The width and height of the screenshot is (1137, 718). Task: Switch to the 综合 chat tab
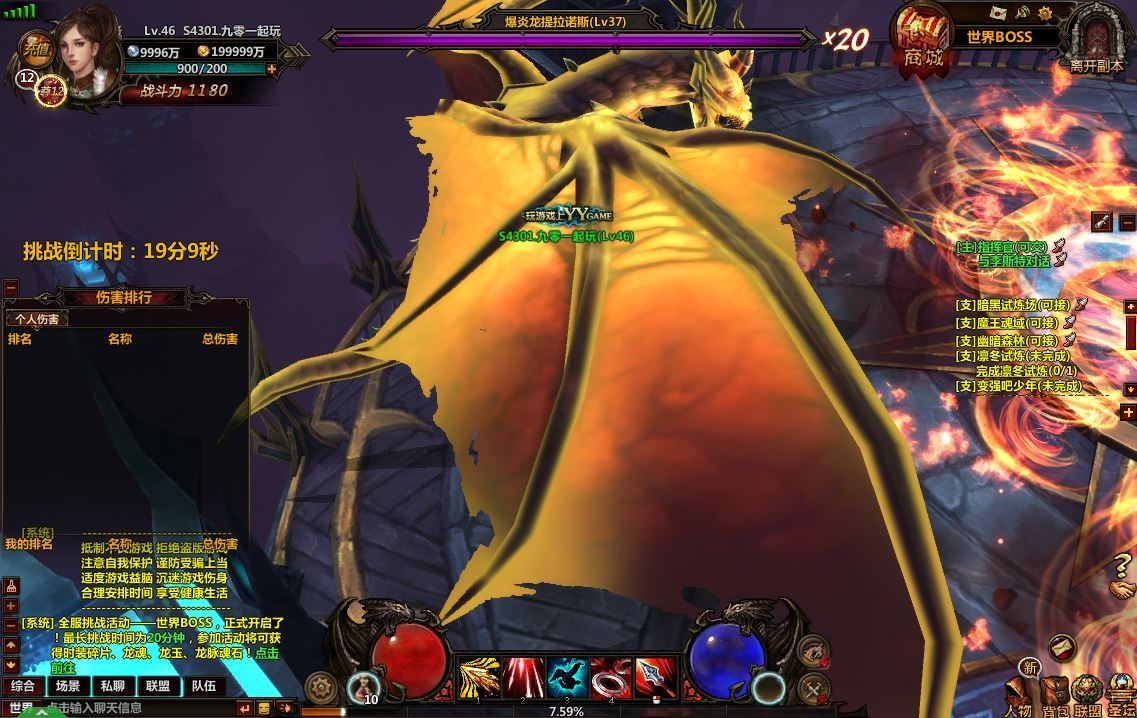coord(23,686)
